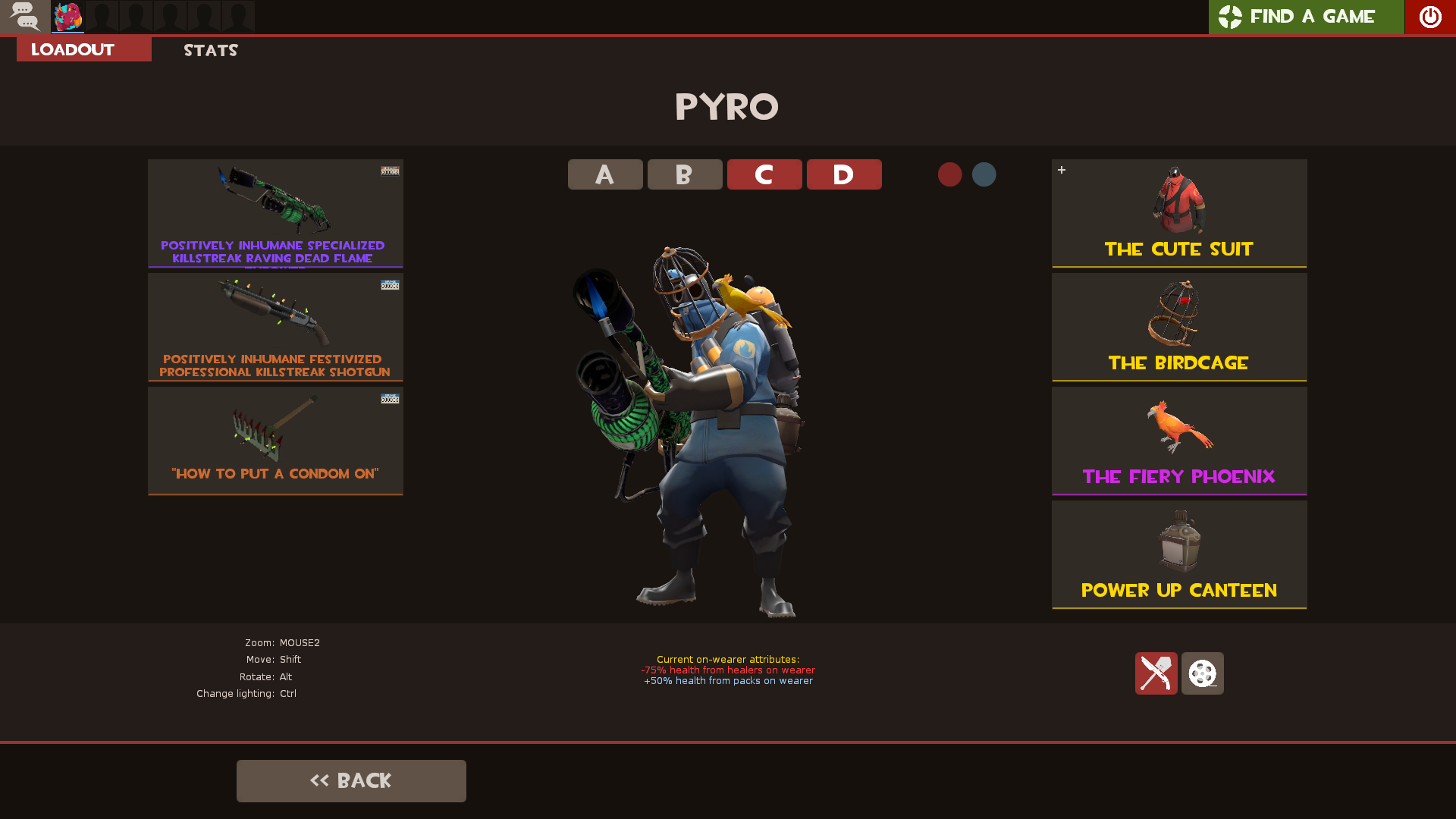Screen dimensions: 1456x819
Task: Select the Birdcage cosmetic slot
Action: 1178,326
